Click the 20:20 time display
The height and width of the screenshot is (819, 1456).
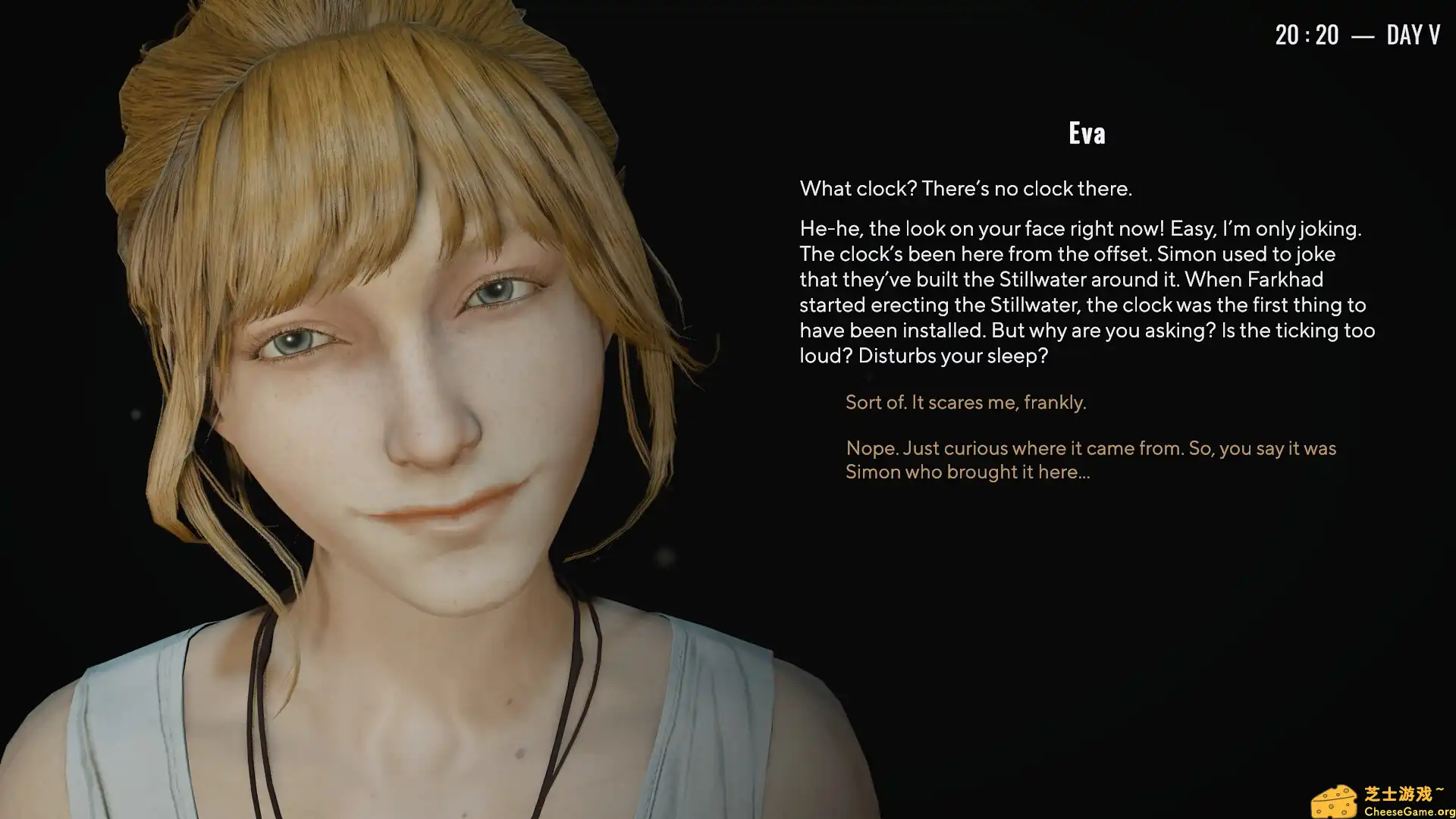(1306, 34)
